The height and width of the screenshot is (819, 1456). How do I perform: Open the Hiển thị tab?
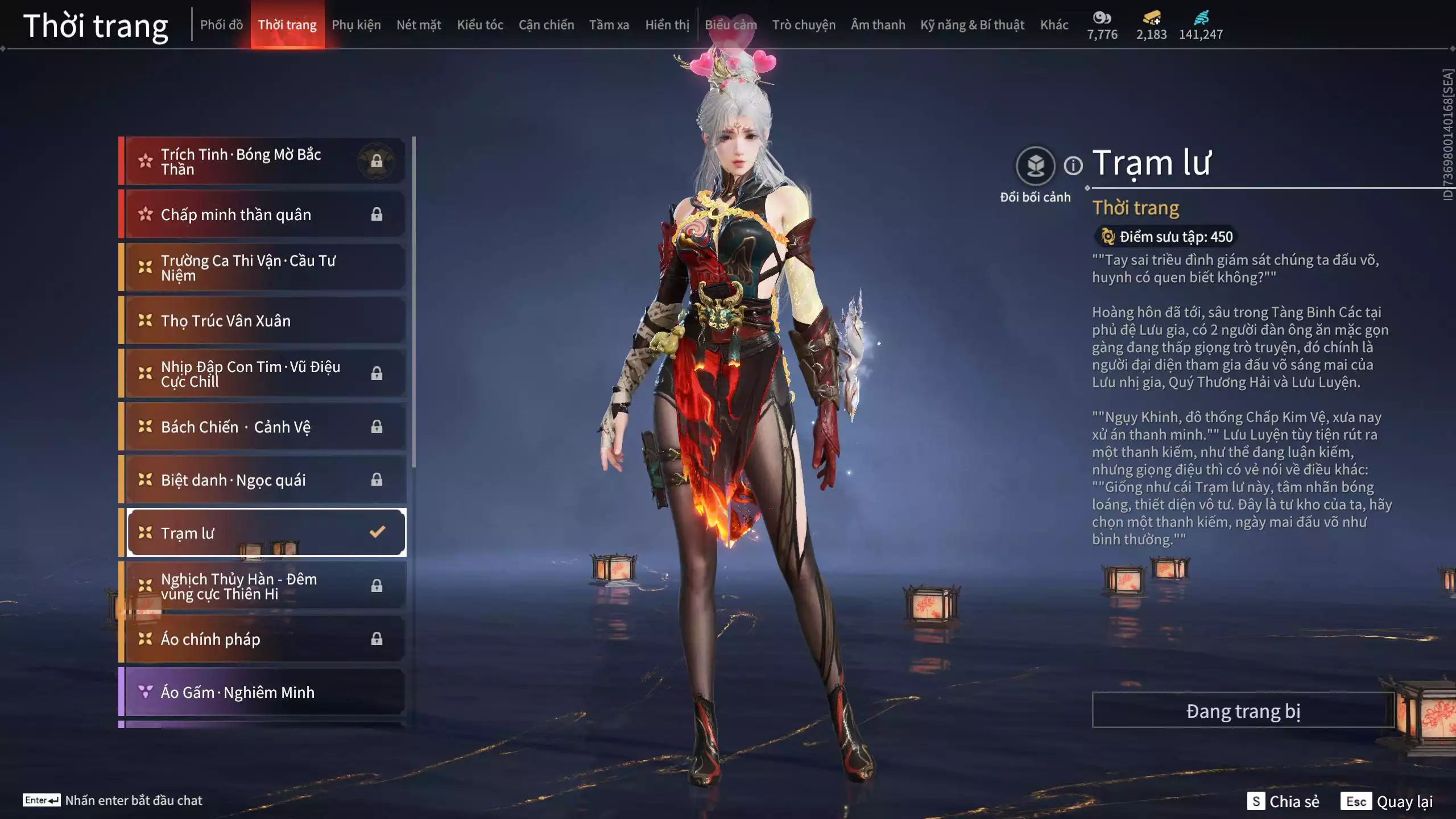point(667,25)
